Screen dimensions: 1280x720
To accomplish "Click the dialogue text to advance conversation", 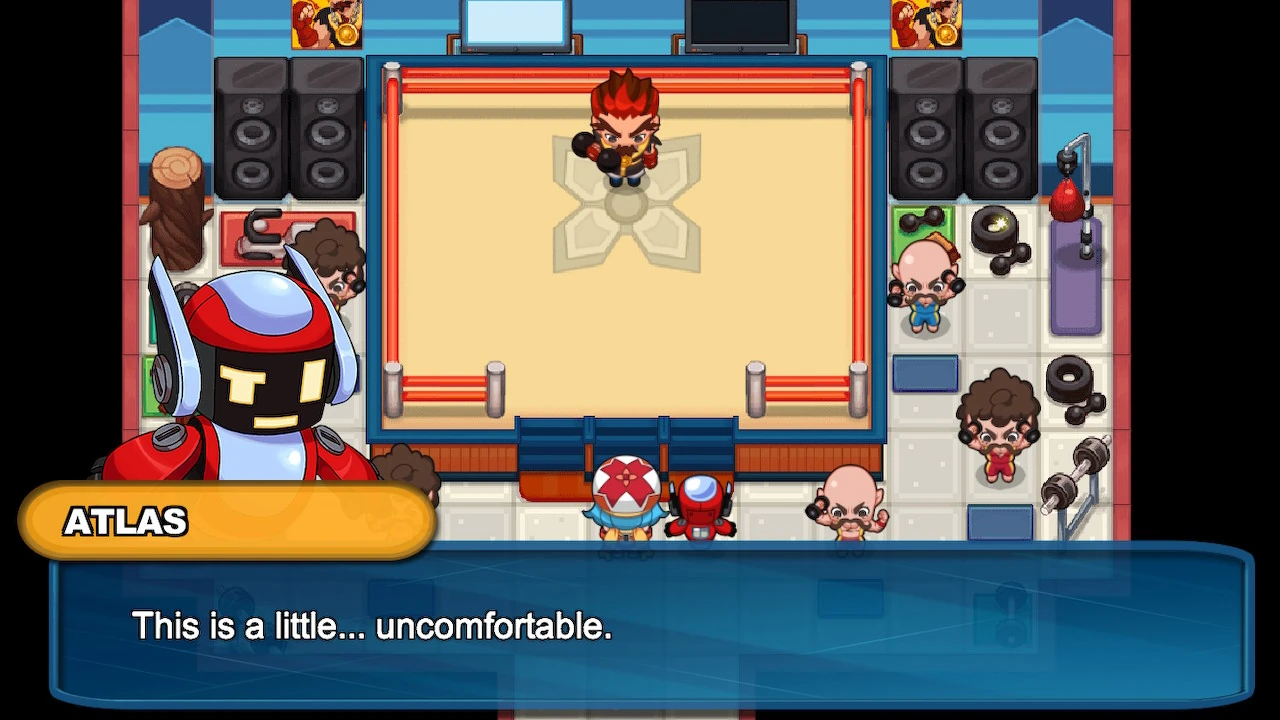I will 373,626.
